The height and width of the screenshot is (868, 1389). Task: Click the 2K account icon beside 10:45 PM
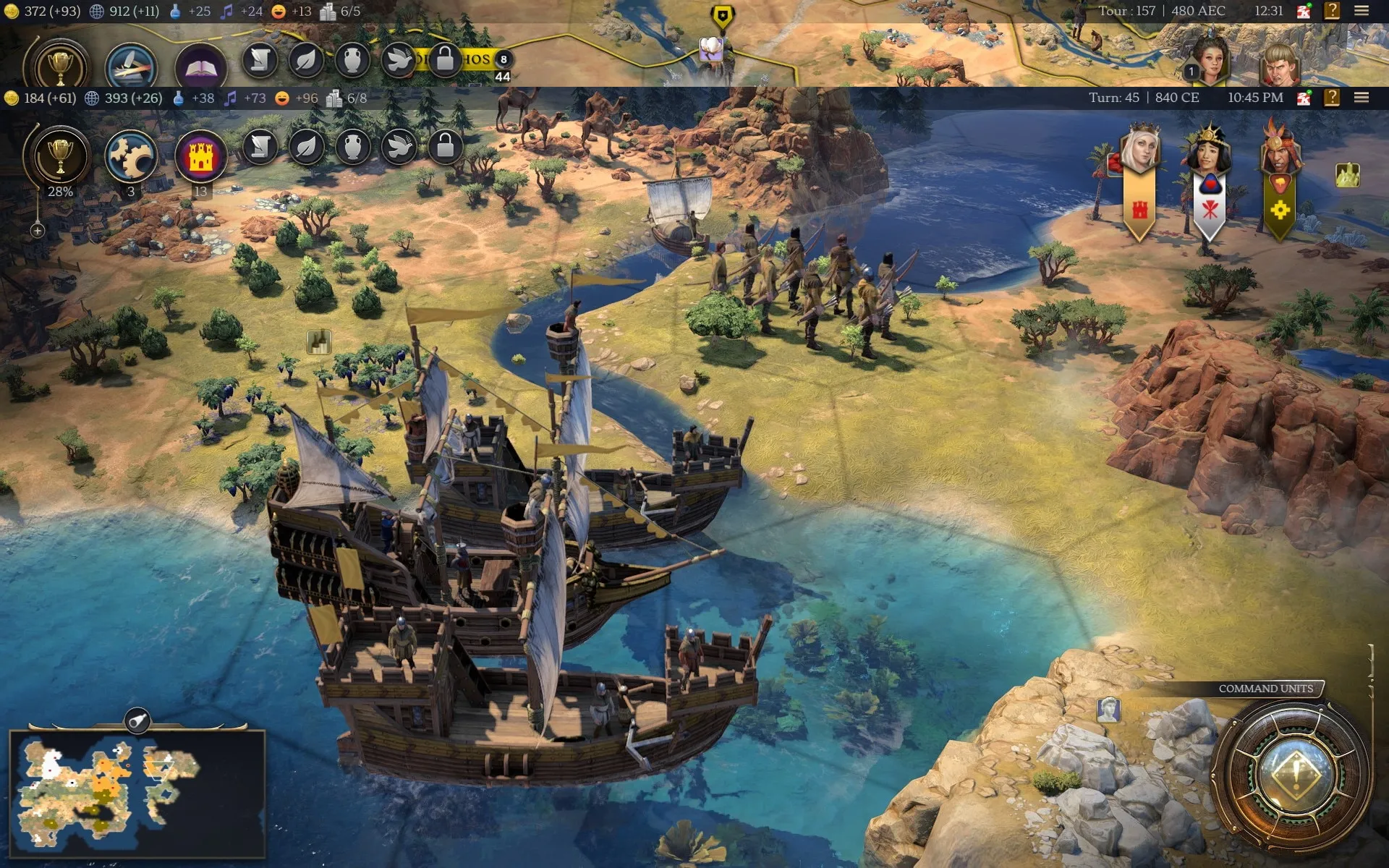pos(1304,98)
